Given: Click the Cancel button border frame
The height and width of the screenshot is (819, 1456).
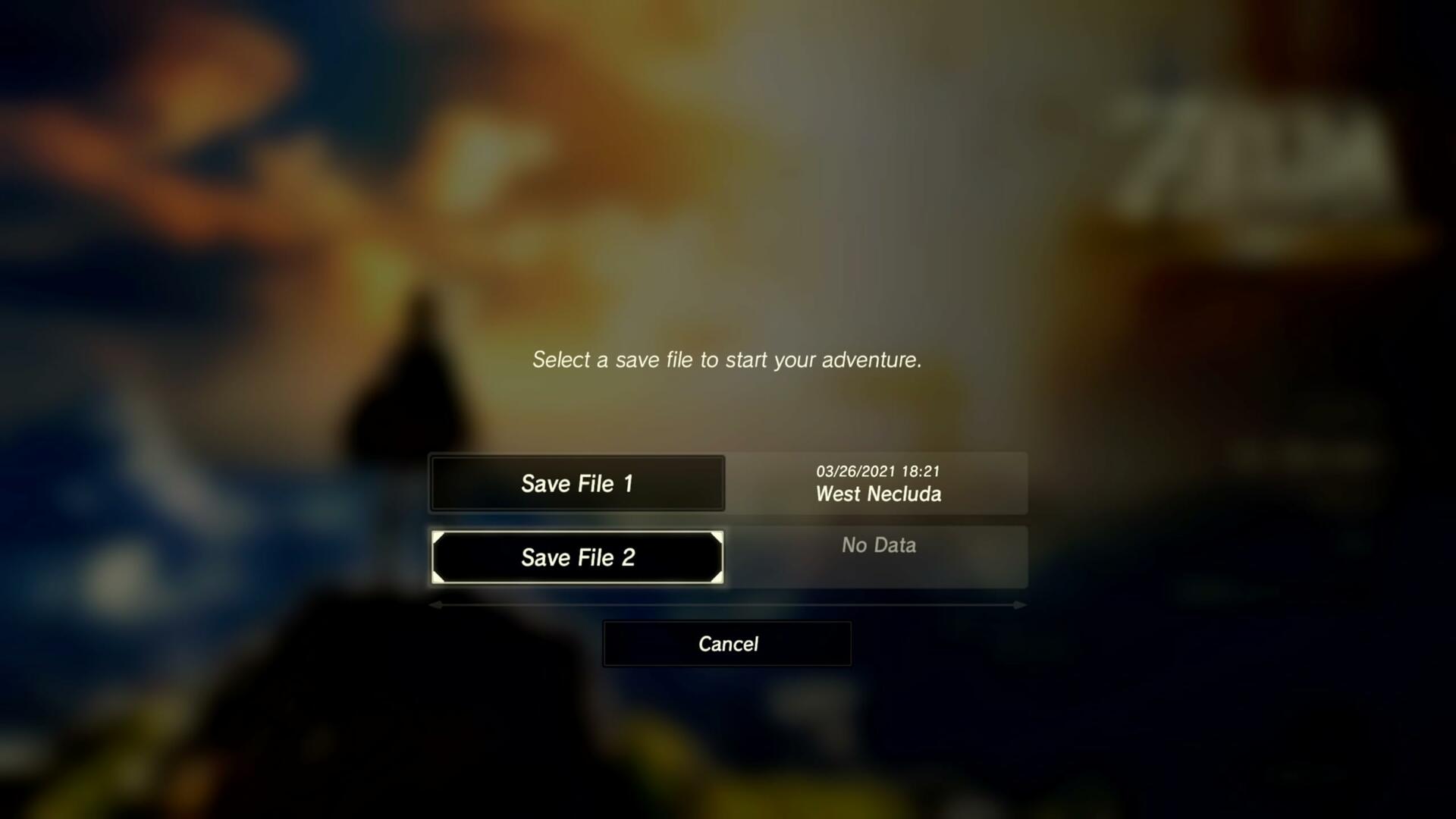Looking at the screenshot, I should (726, 622).
